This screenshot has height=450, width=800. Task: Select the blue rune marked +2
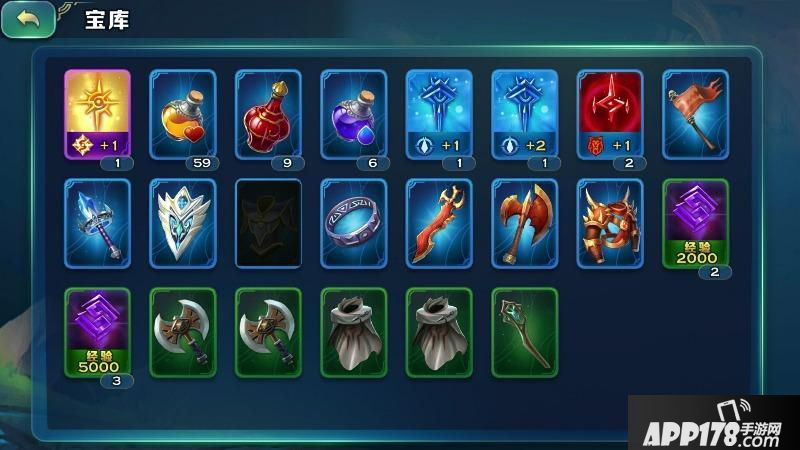524,113
